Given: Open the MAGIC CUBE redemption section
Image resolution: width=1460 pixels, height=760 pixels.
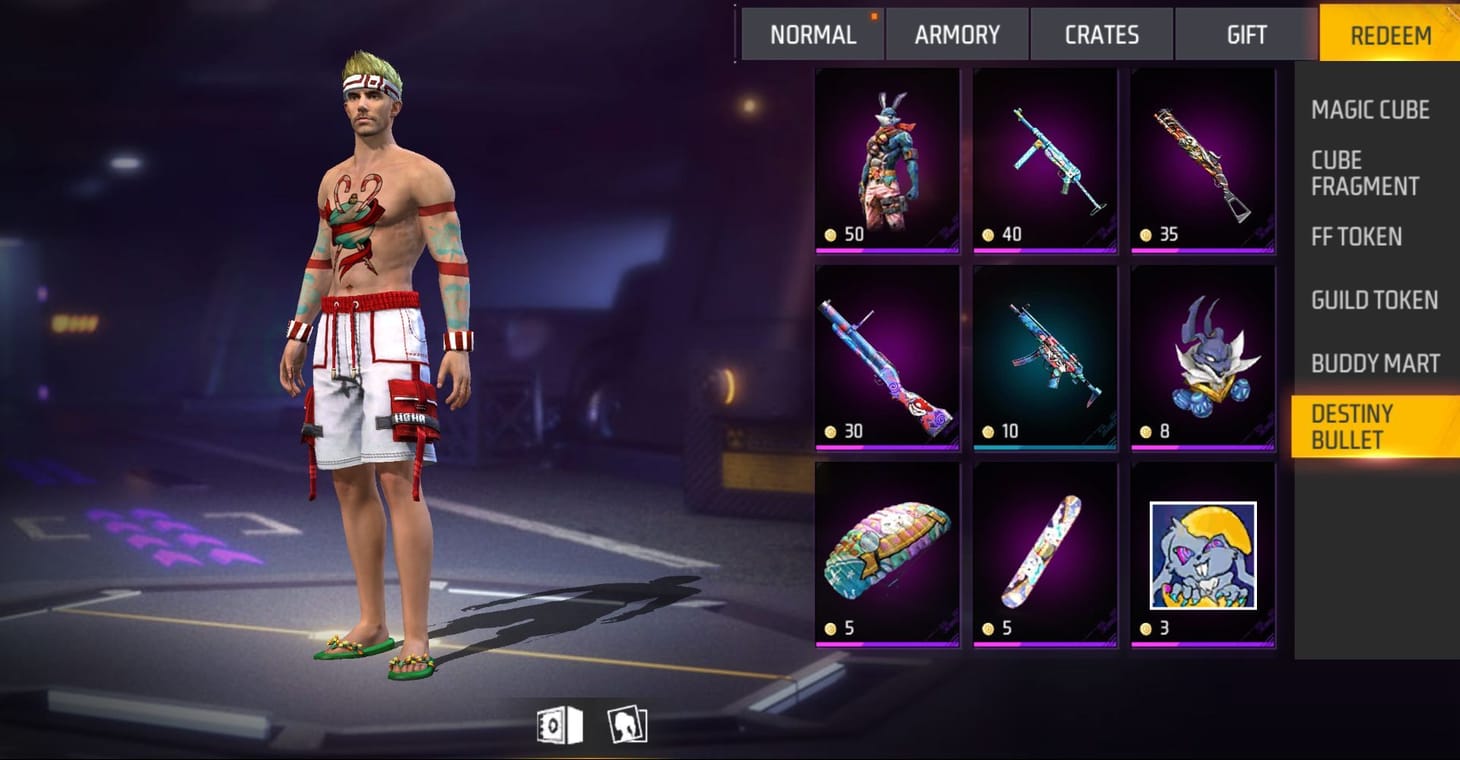Looking at the screenshot, I should click(x=1372, y=110).
